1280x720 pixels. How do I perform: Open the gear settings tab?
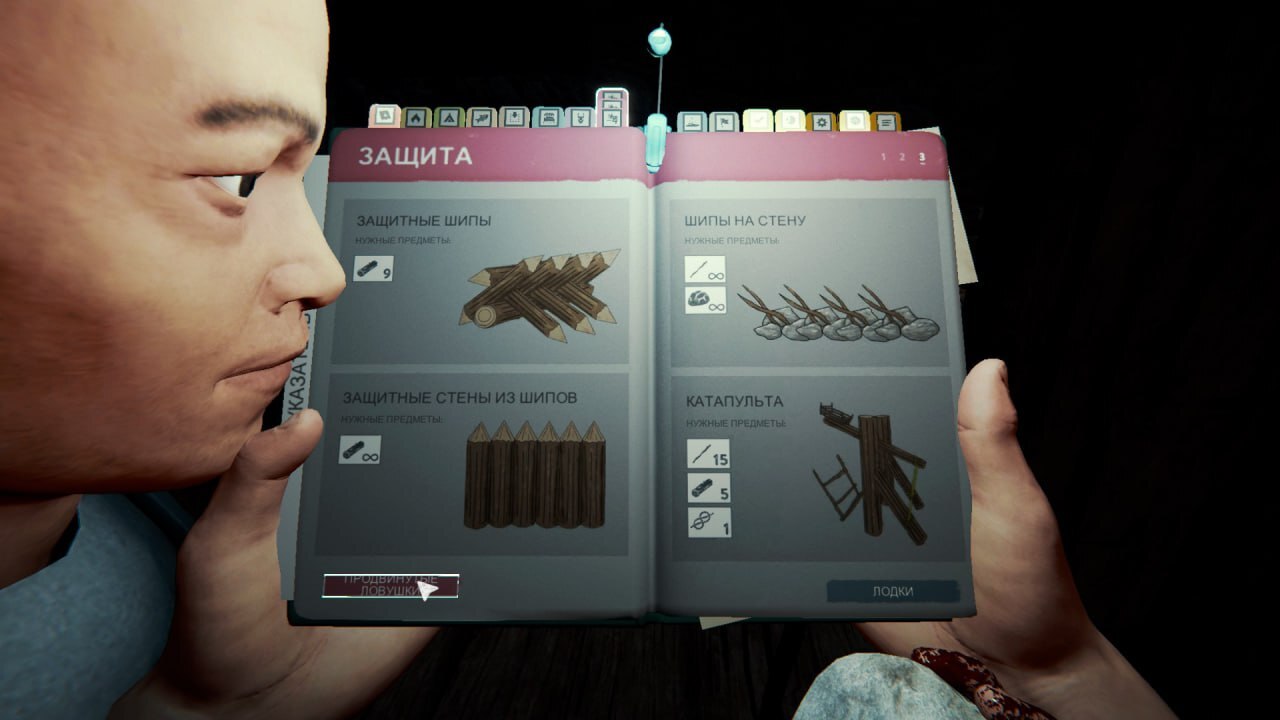tap(821, 122)
